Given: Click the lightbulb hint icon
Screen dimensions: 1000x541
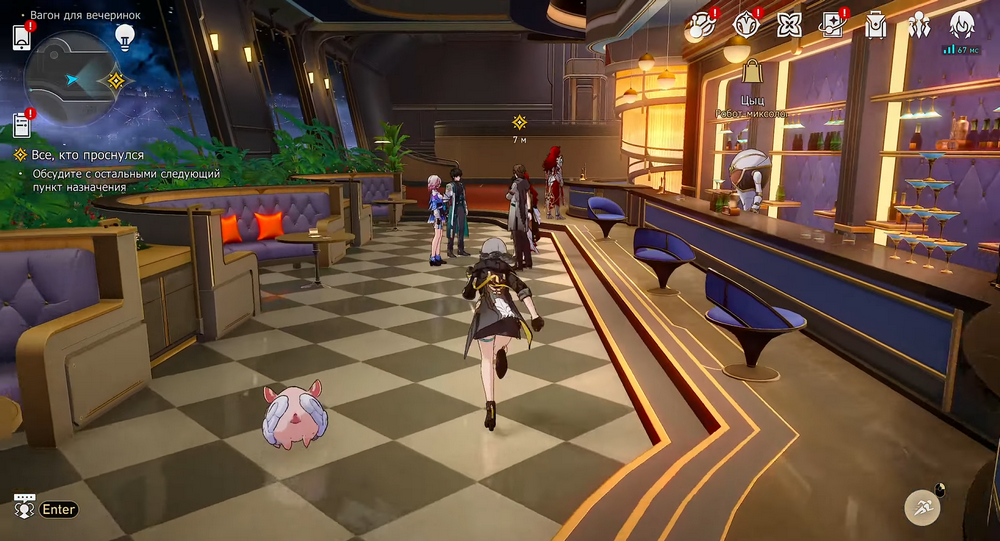Looking at the screenshot, I should pos(124,37).
